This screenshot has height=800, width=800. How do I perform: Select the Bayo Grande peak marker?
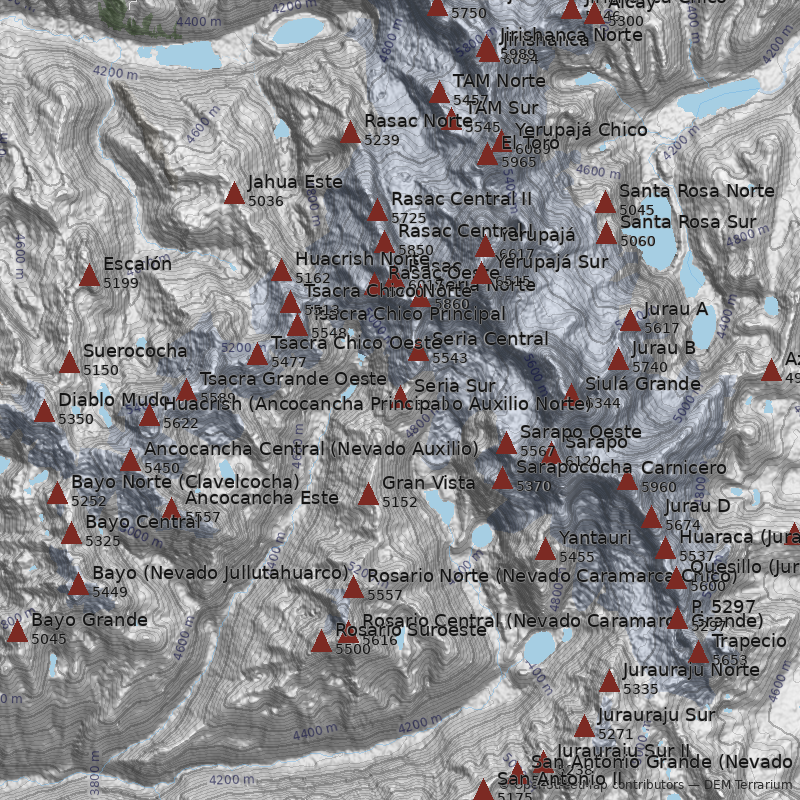coord(17,631)
